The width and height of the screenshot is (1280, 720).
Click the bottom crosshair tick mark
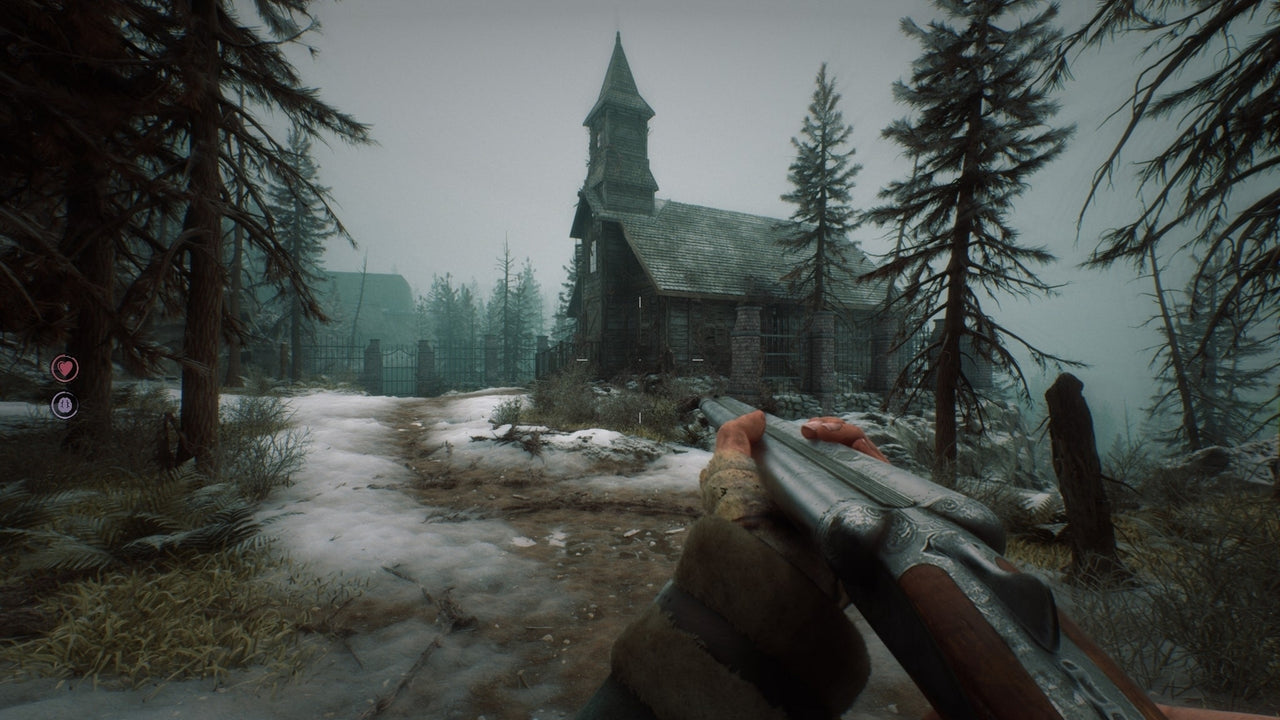(x=640, y=416)
